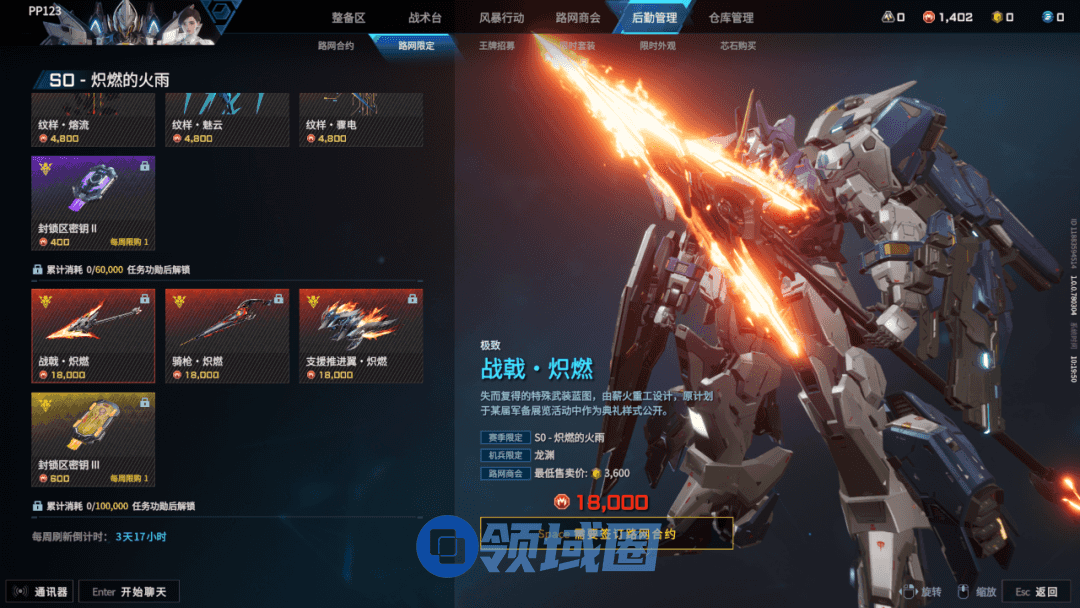Select the 后勤管理 tab
1080x608 pixels.
(x=654, y=18)
